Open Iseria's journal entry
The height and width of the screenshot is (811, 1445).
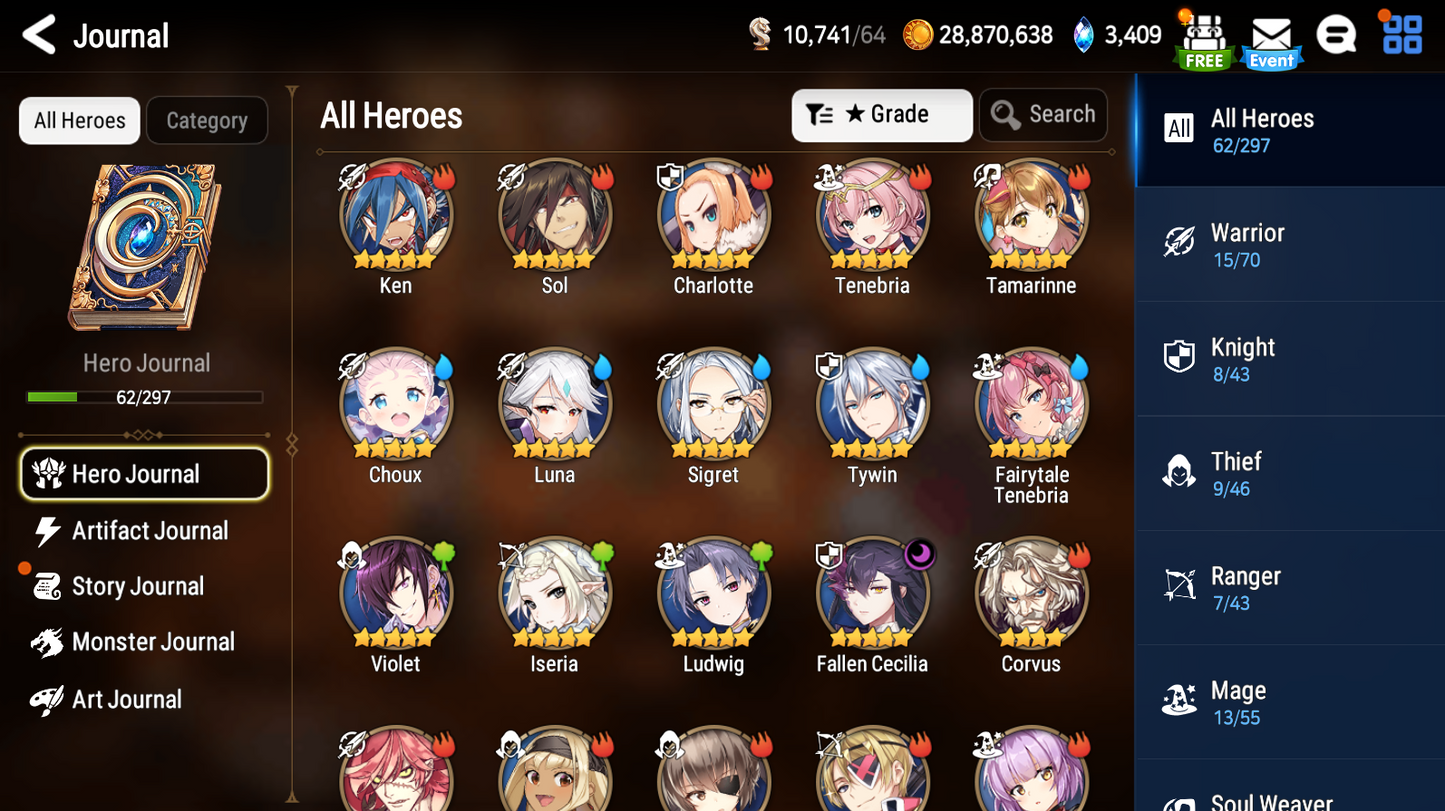(554, 595)
